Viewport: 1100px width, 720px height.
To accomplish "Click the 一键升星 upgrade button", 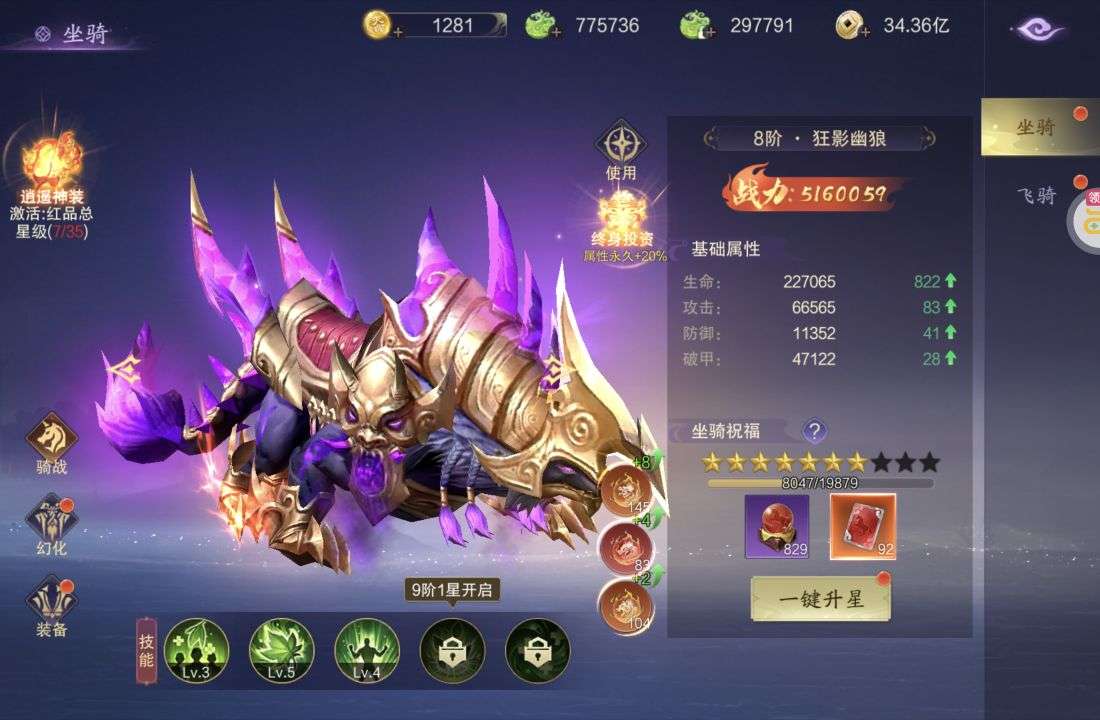I will click(x=820, y=599).
